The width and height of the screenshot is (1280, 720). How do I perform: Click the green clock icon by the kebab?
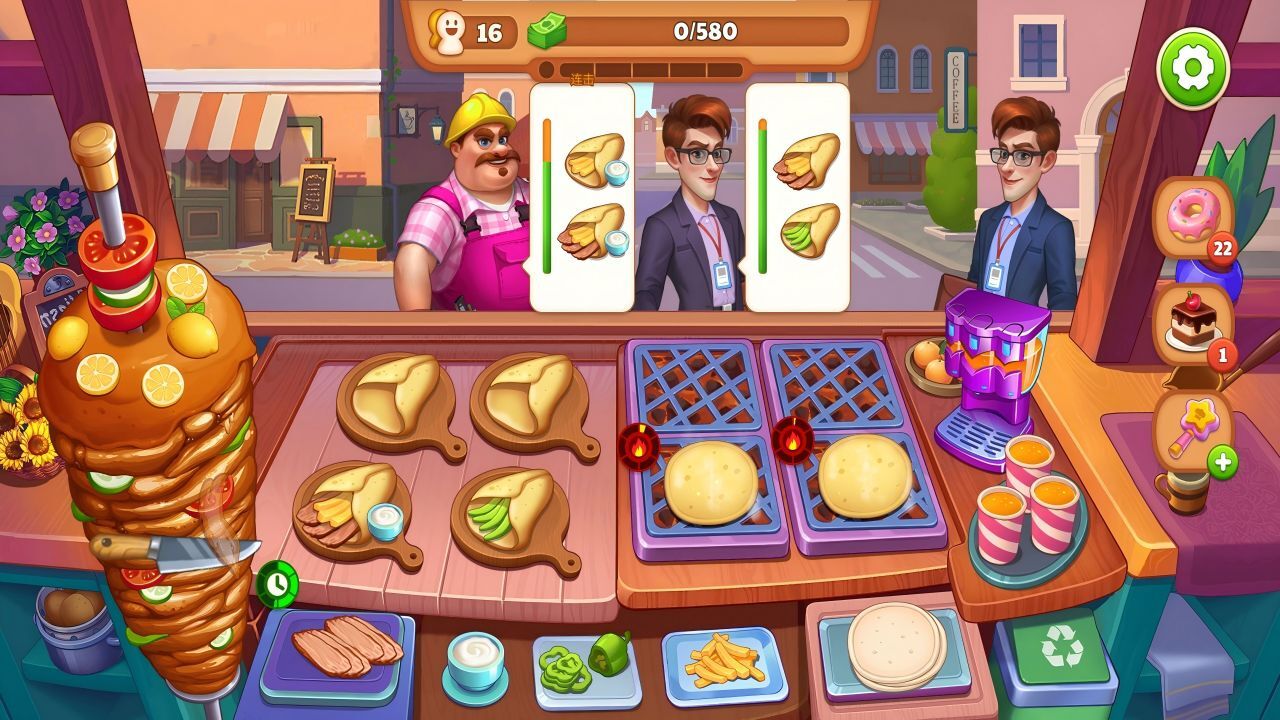(276, 583)
